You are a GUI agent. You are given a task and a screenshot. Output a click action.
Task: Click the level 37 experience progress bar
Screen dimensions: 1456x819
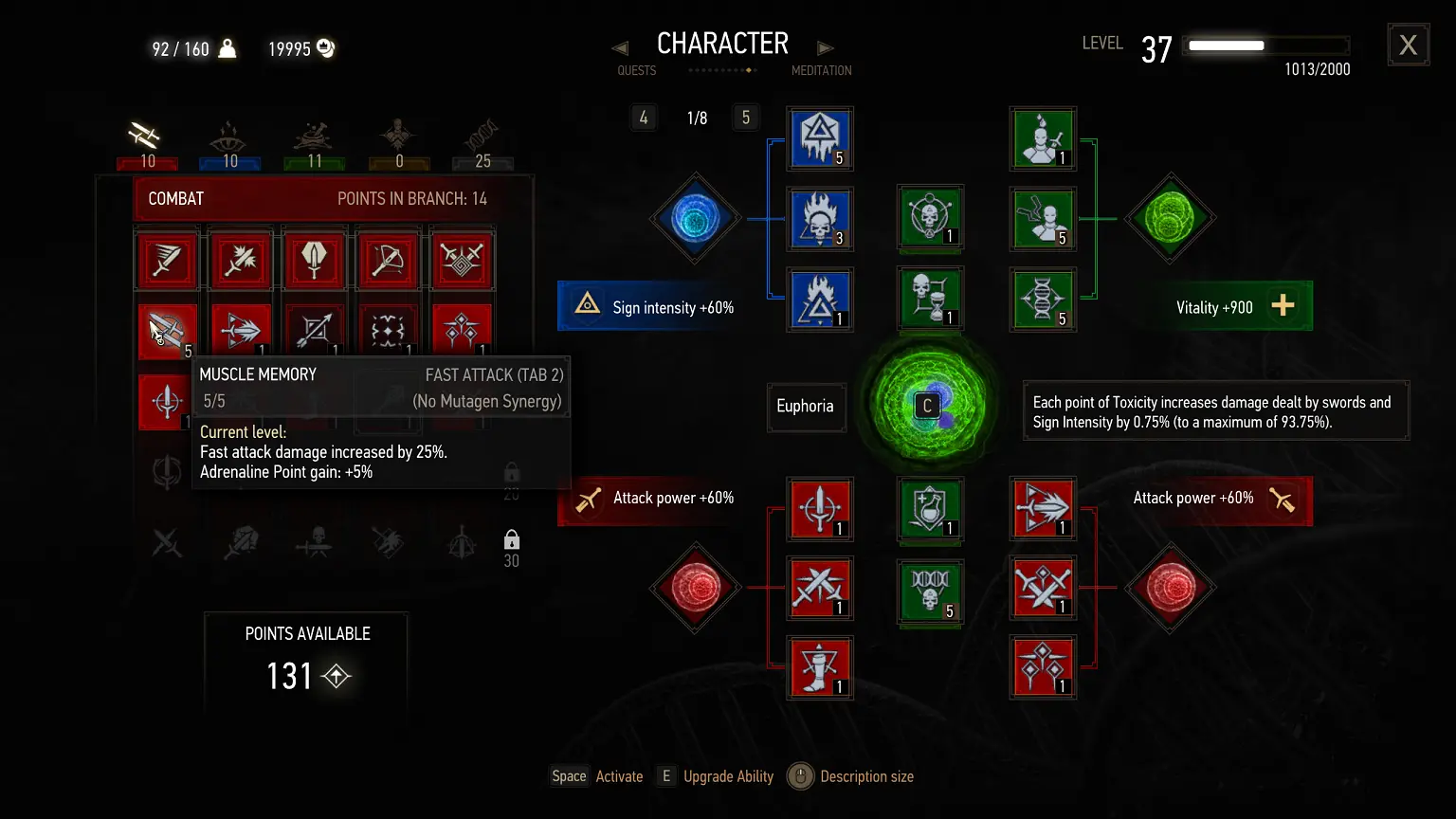1267,45
